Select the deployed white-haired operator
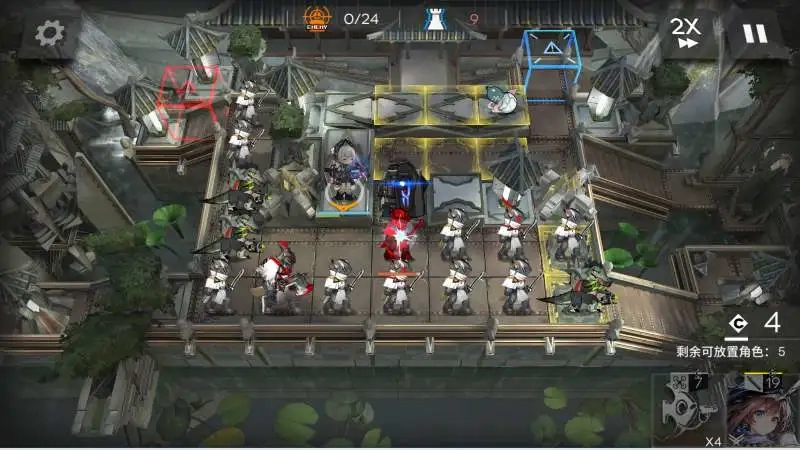The height and width of the screenshot is (450, 800). click(x=343, y=172)
